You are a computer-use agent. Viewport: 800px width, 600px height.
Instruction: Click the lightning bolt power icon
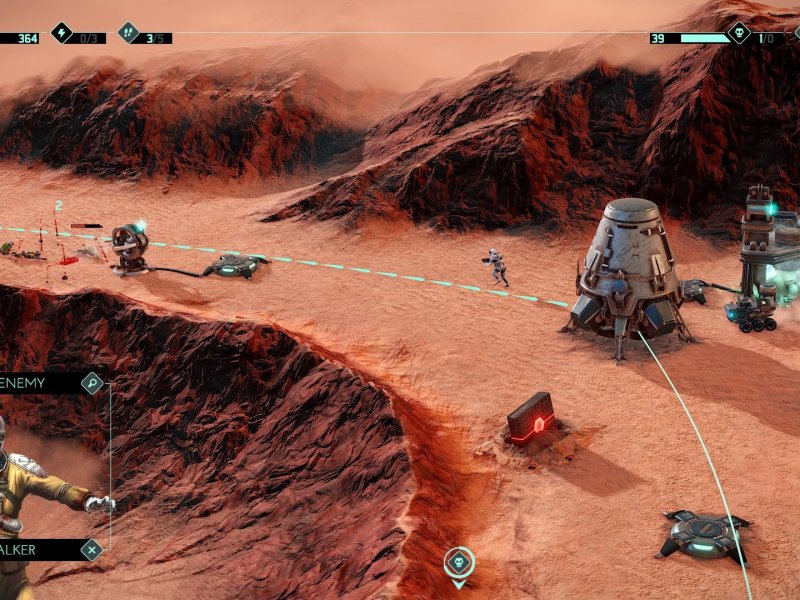[62, 33]
